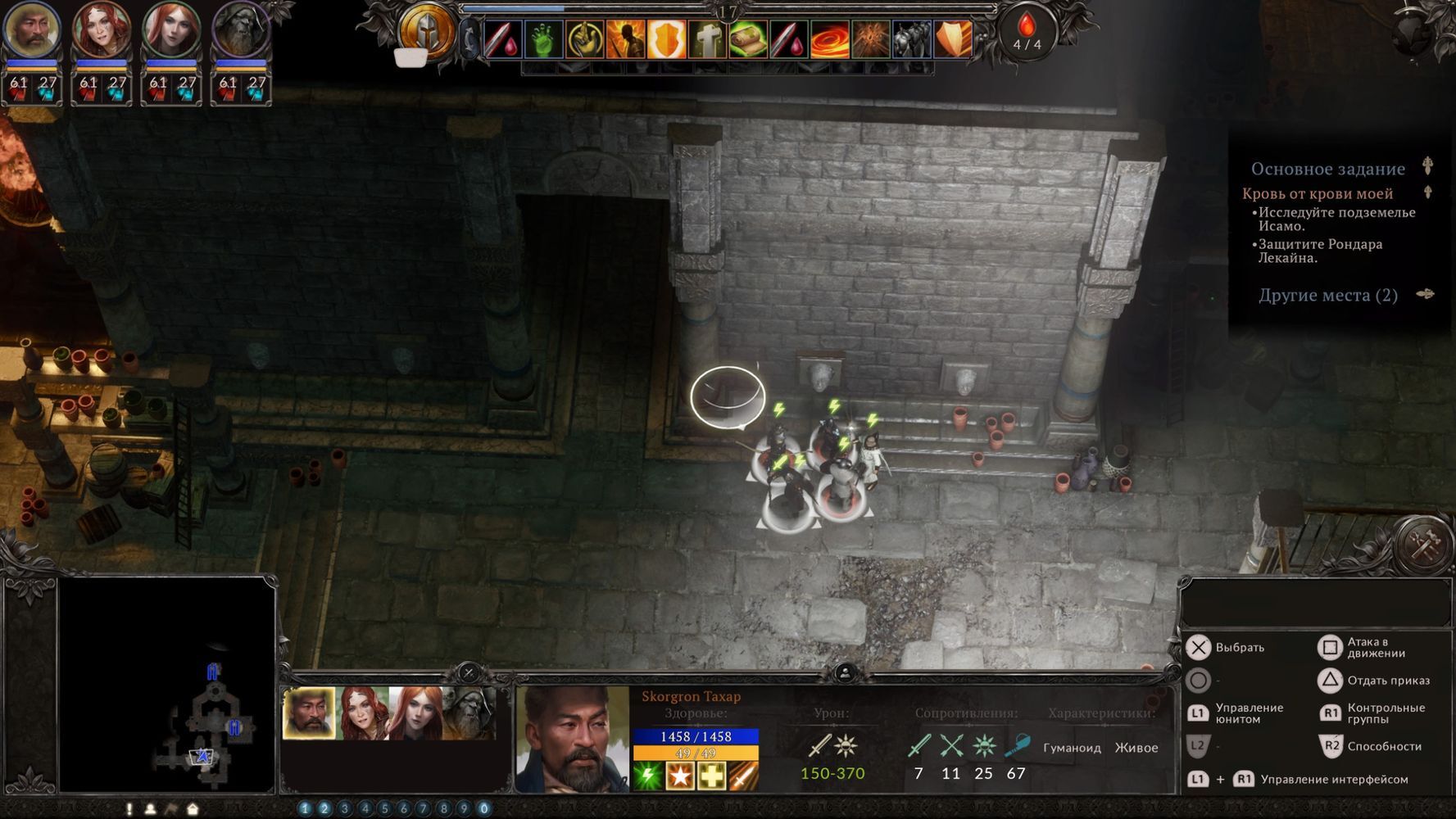This screenshot has height=819, width=1456.
Task: Use the stone cross ability
Action: click(707, 39)
